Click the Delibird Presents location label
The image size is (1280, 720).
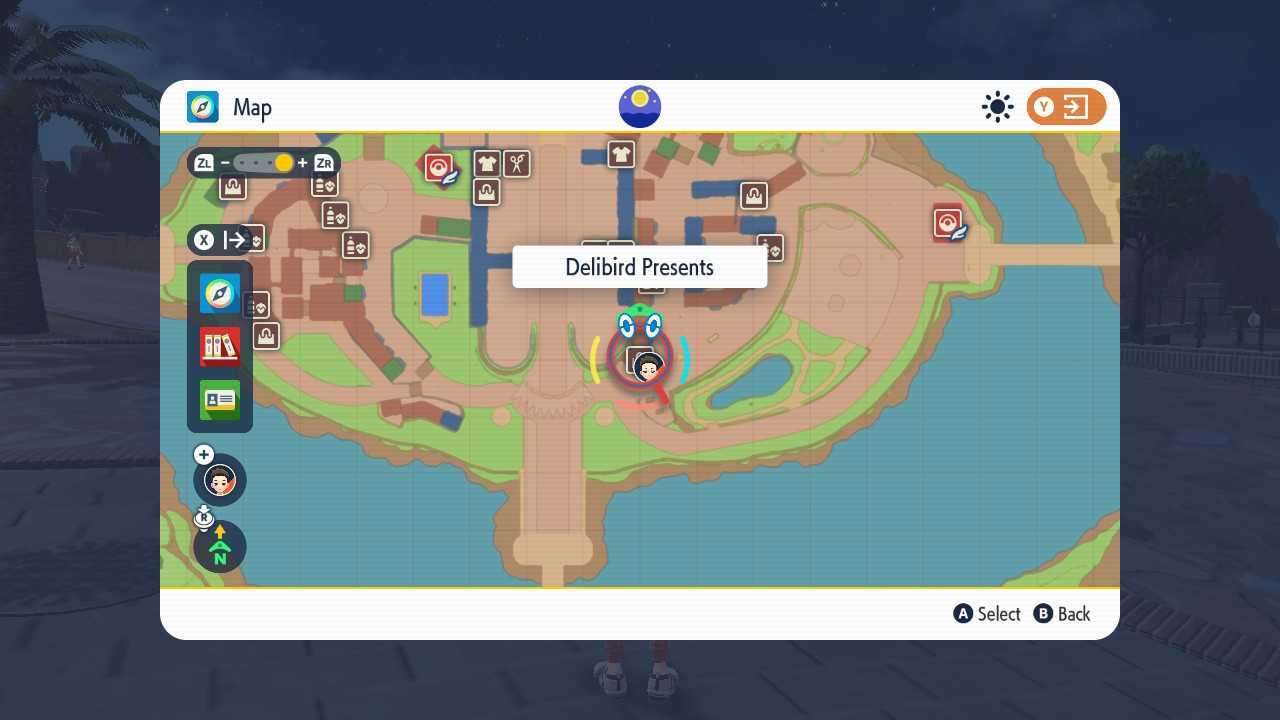pos(639,267)
